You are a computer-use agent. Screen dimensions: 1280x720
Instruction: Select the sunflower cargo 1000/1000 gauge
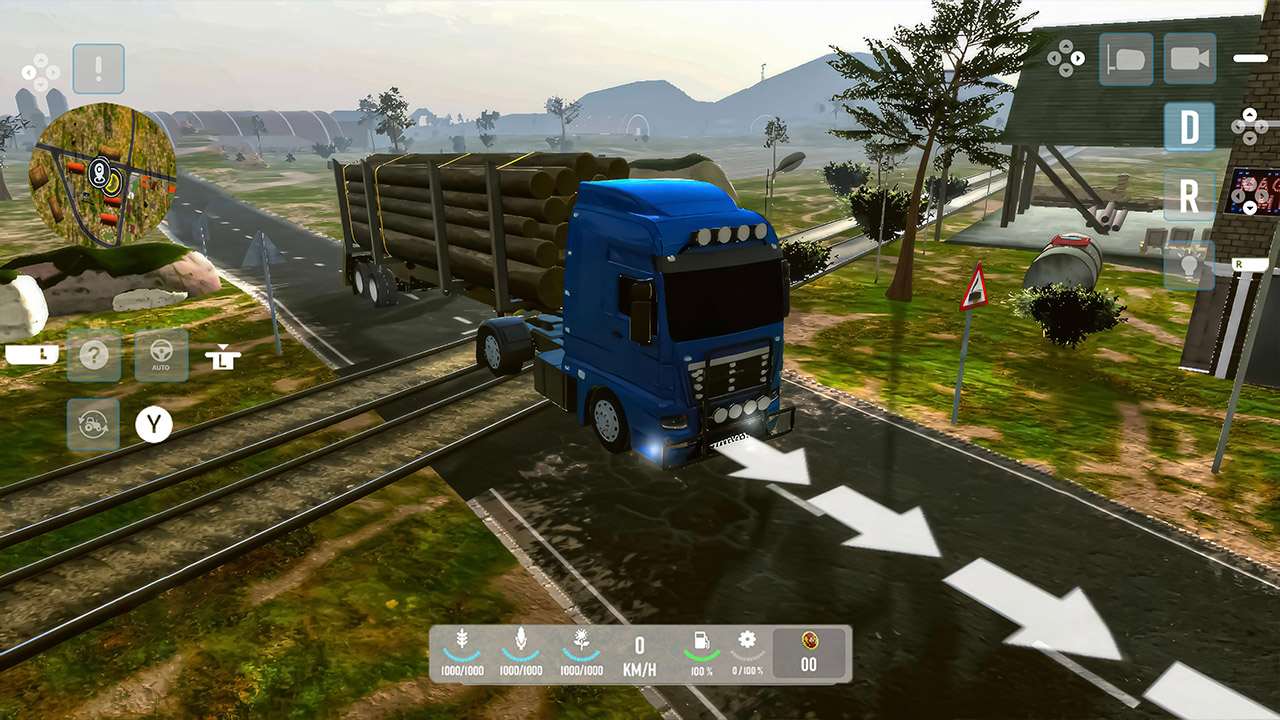579,650
